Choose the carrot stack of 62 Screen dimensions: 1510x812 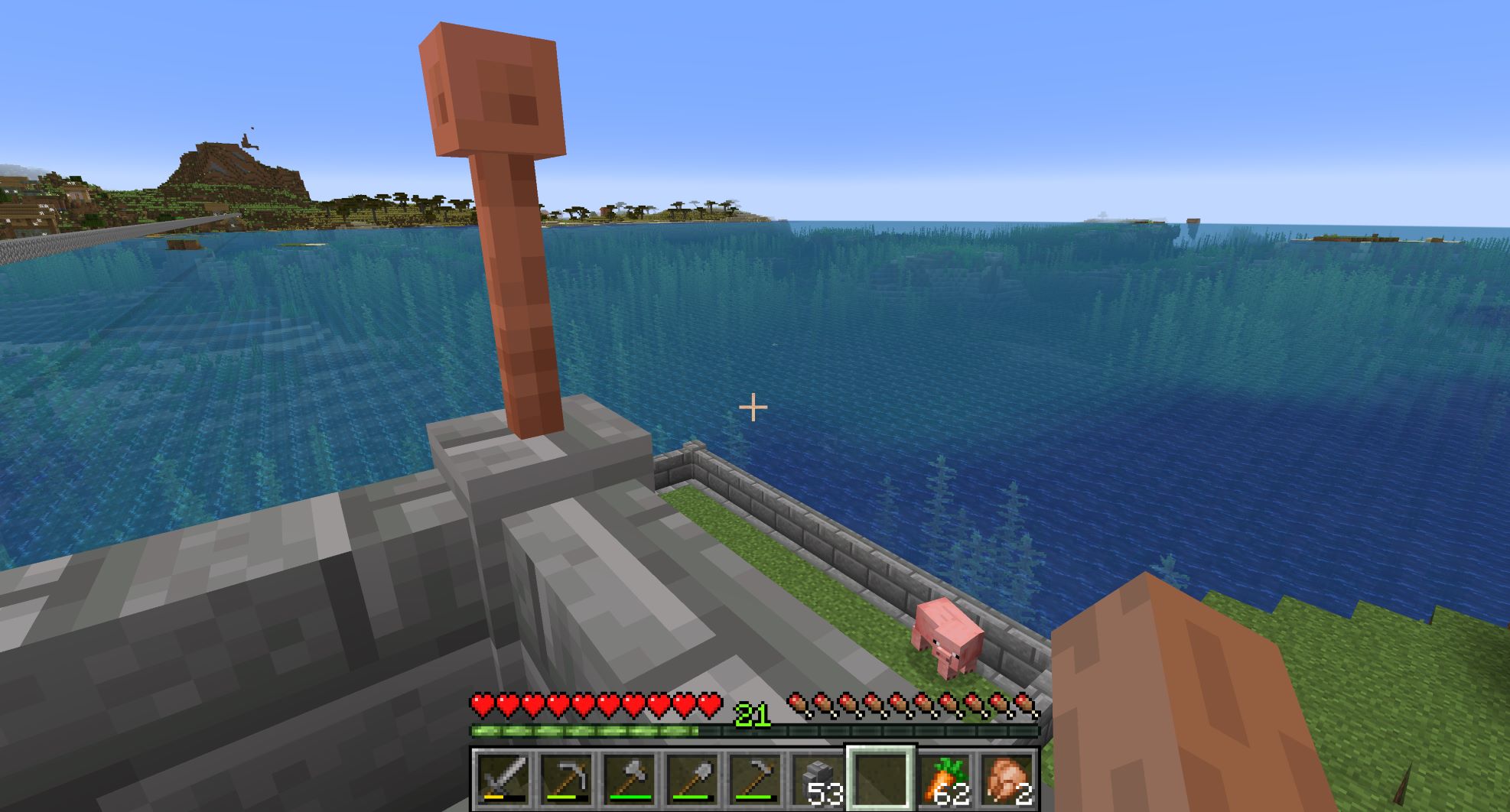(x=944, y=779)
